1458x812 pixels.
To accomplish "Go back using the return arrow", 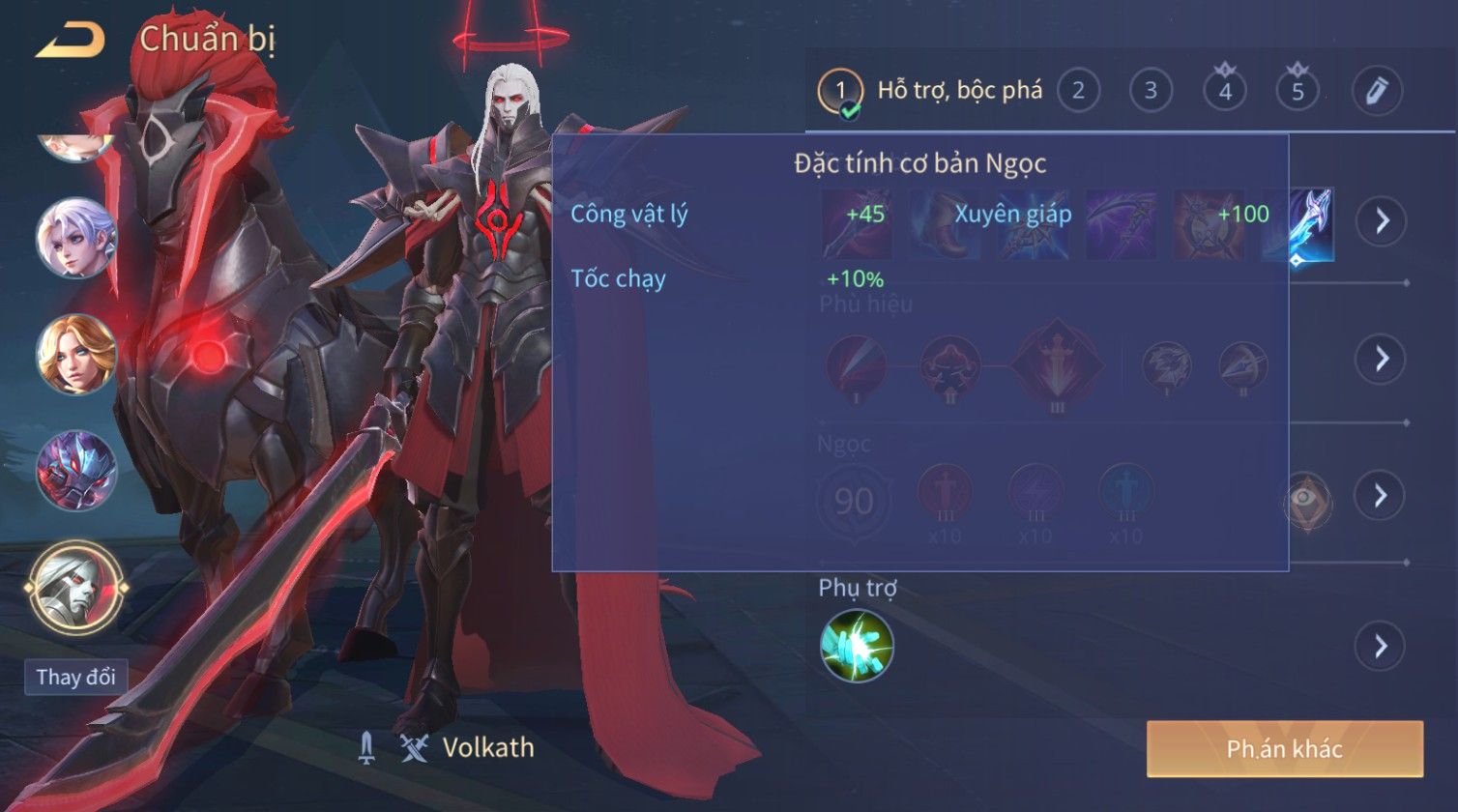I will point(70,41).
